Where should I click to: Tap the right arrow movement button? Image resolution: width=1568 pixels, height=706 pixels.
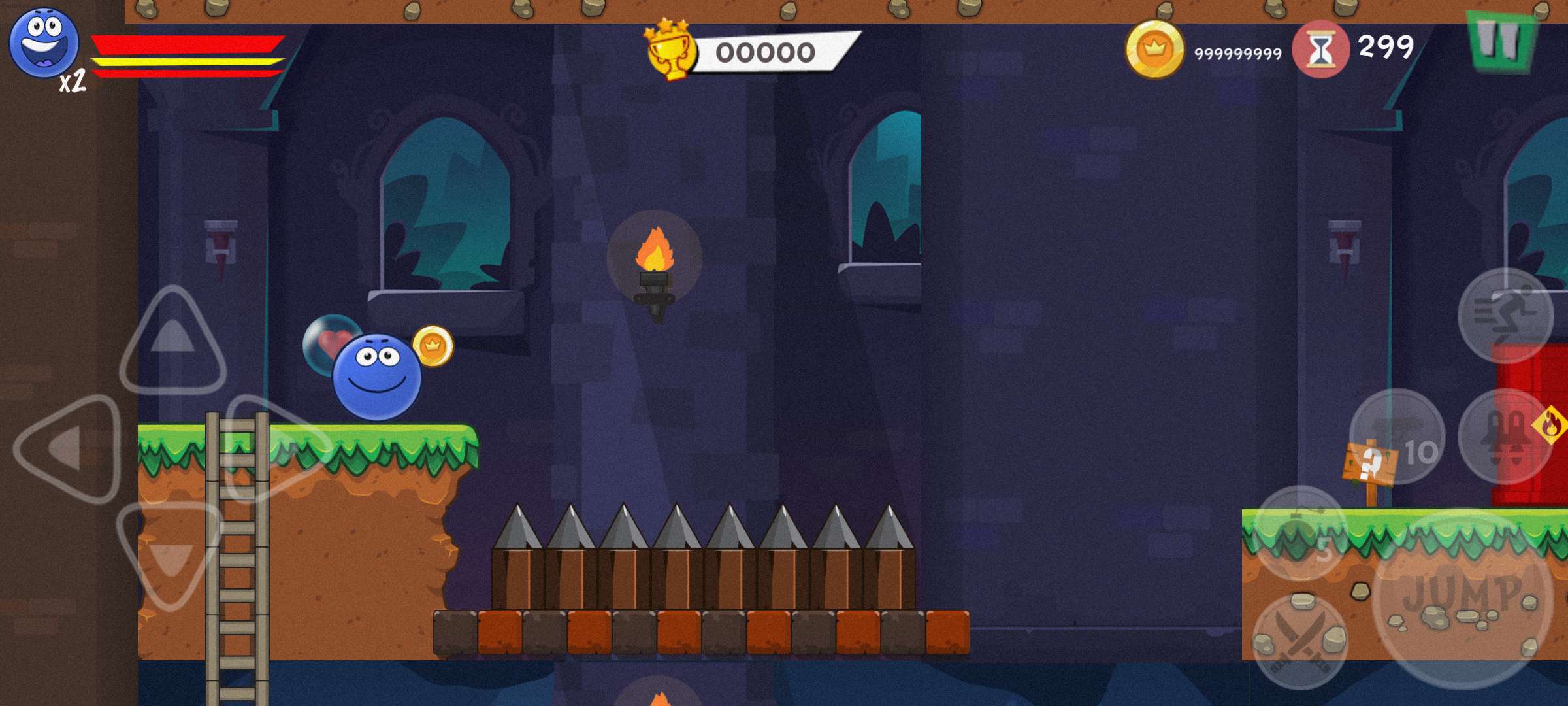click(278, 449)
